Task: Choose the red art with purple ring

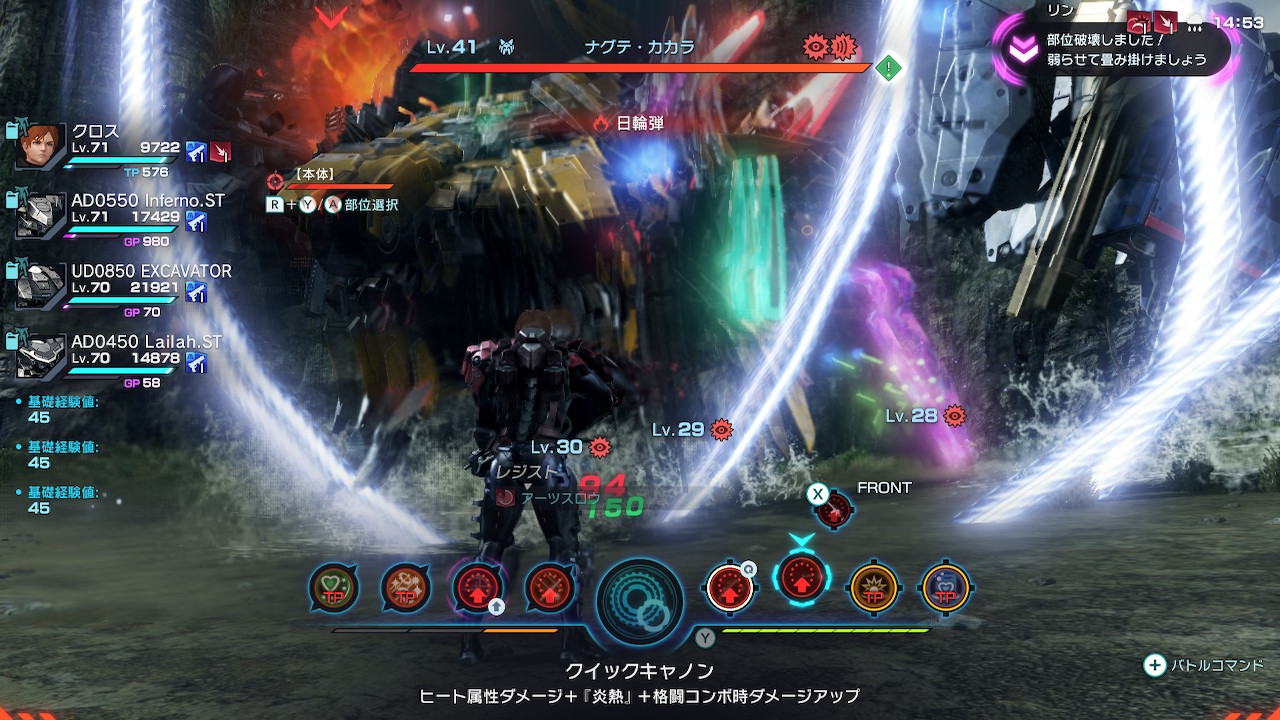Action: click(x=478, y=588)
